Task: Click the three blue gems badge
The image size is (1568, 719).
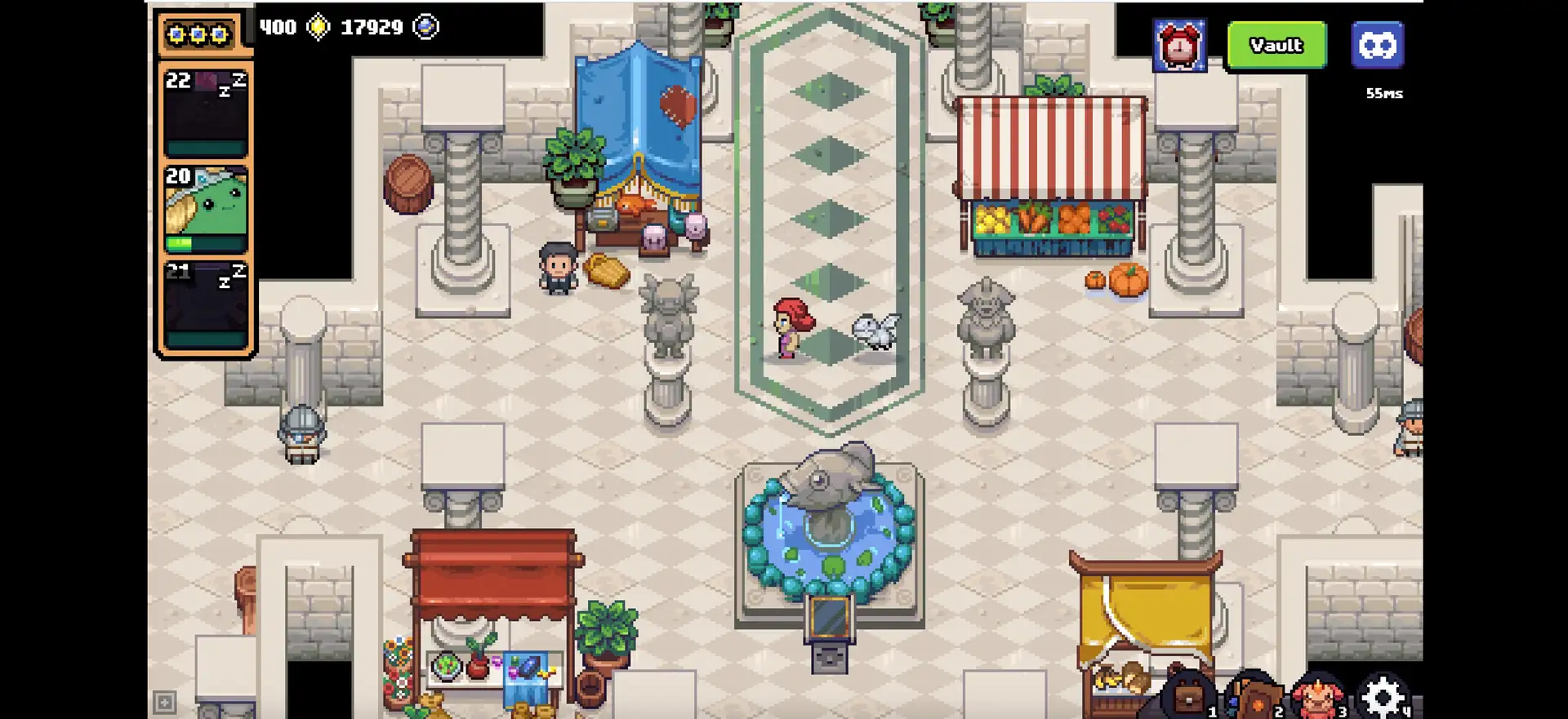Action: tap(198, 35)
